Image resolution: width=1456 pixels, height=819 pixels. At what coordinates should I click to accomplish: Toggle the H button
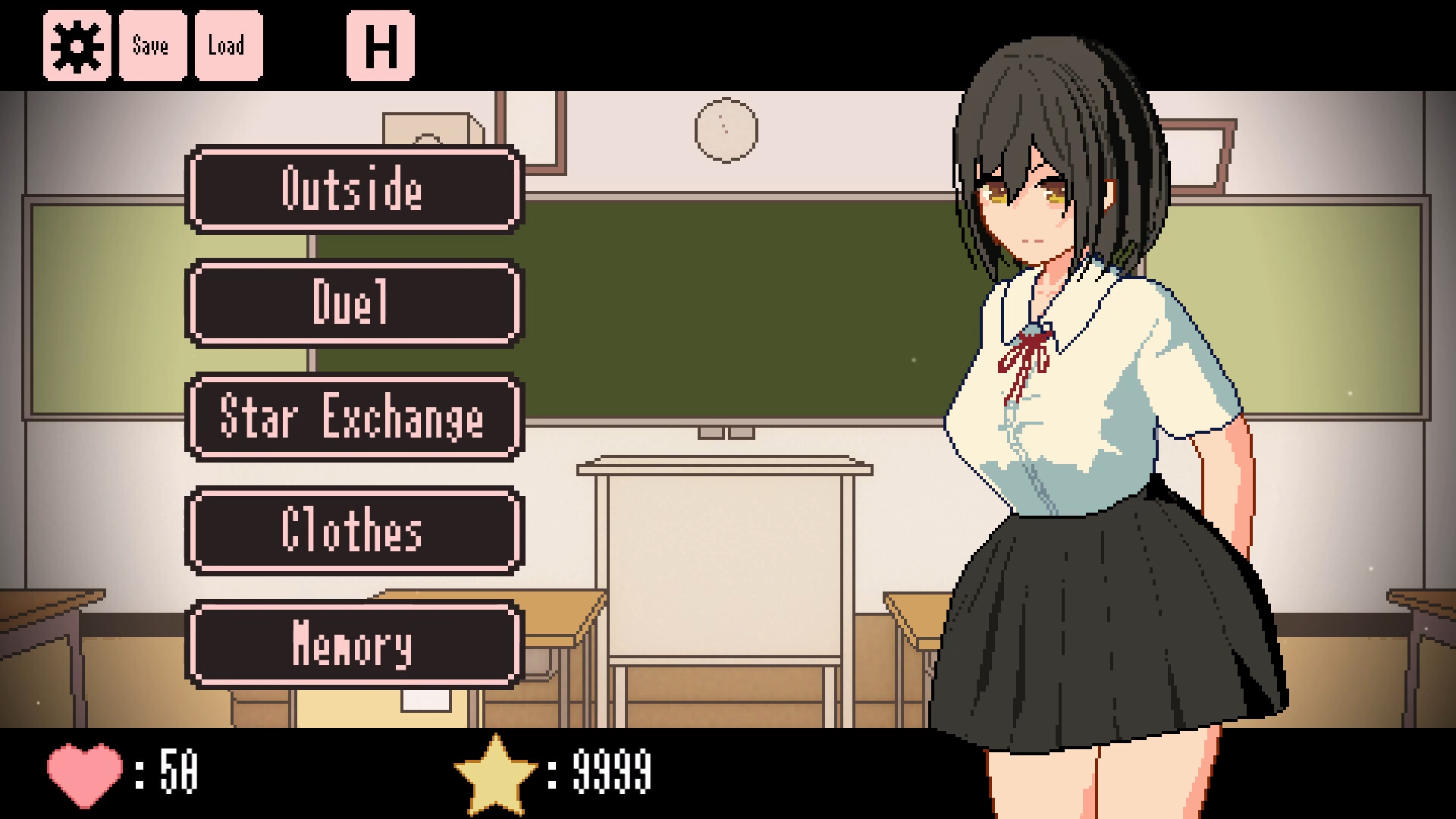[x=381, y=45]
